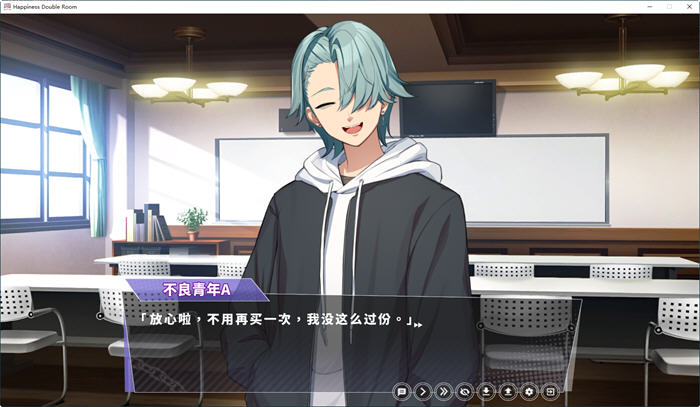Load a save with the upload-arrow icon

click(507, 392)
